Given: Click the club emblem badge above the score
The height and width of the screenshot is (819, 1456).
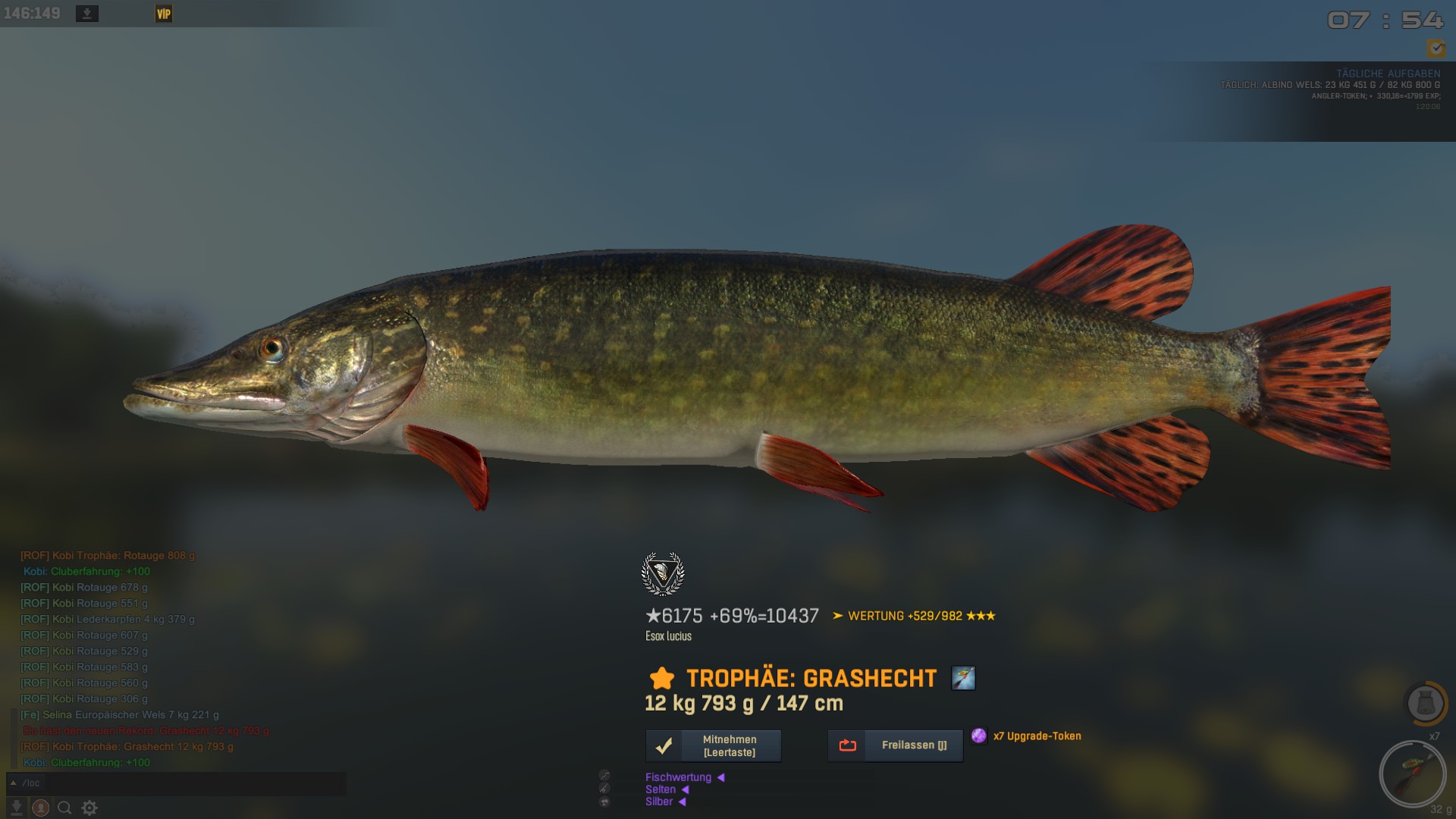Looking at the screenshot, I should pos(663,574).
